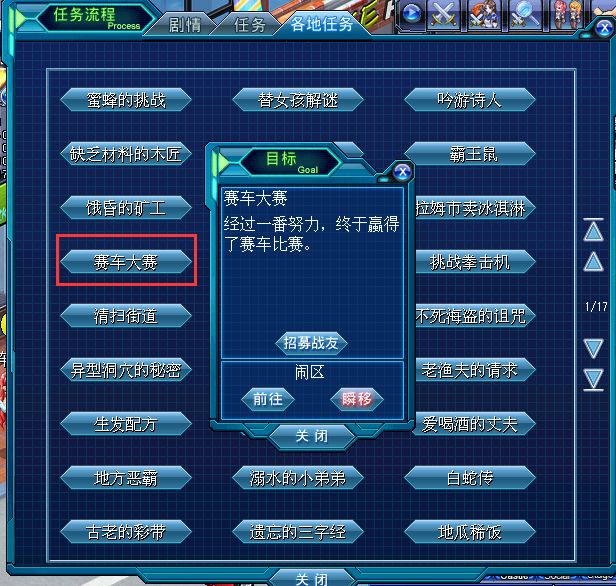Select the 遗忘的三字经 quest
Viewport: 616px width, 586px height.
297,532
